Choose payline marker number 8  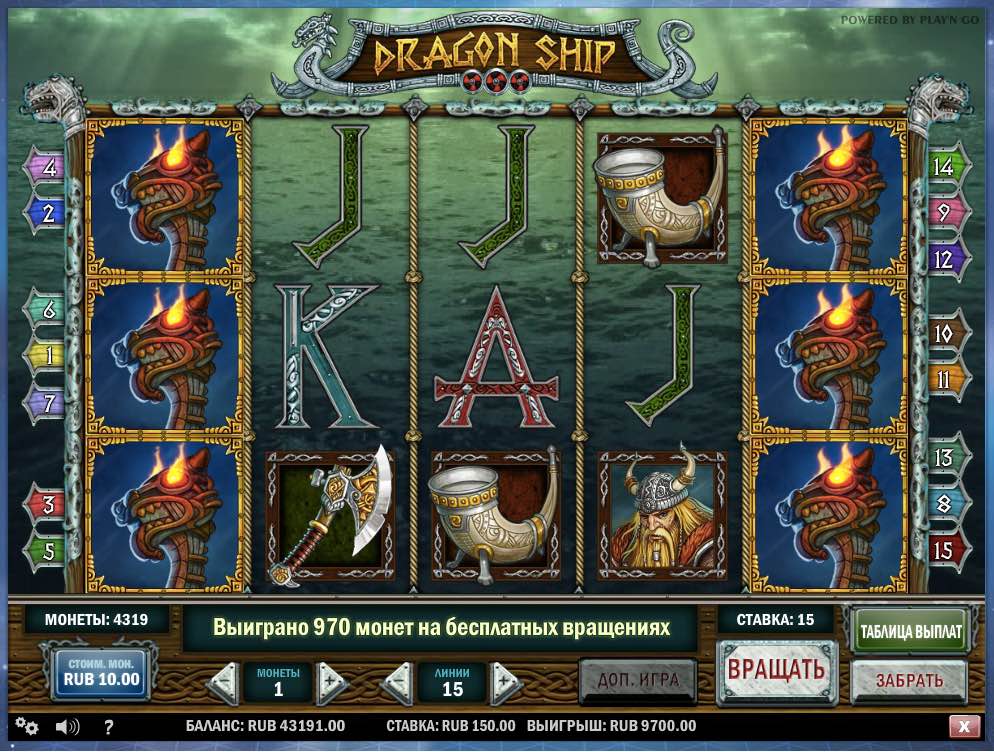point(944,505)
